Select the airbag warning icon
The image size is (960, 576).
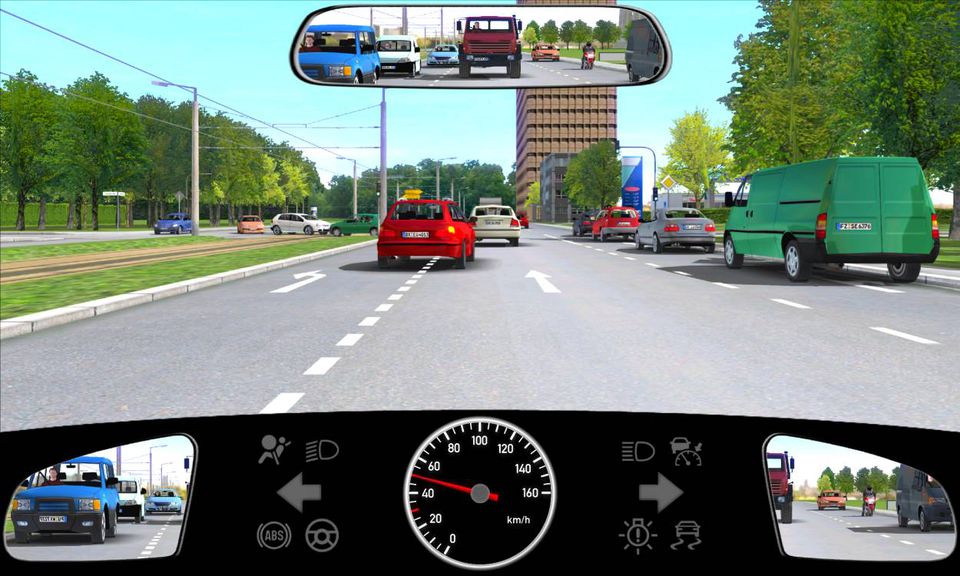pos(272,450)
